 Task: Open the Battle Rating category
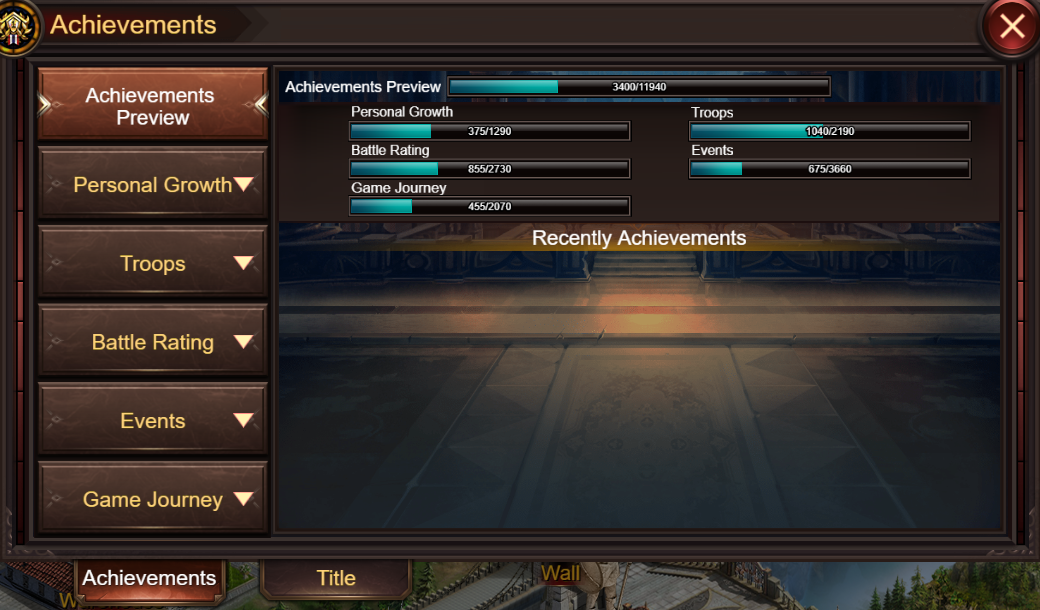[152, 342]
